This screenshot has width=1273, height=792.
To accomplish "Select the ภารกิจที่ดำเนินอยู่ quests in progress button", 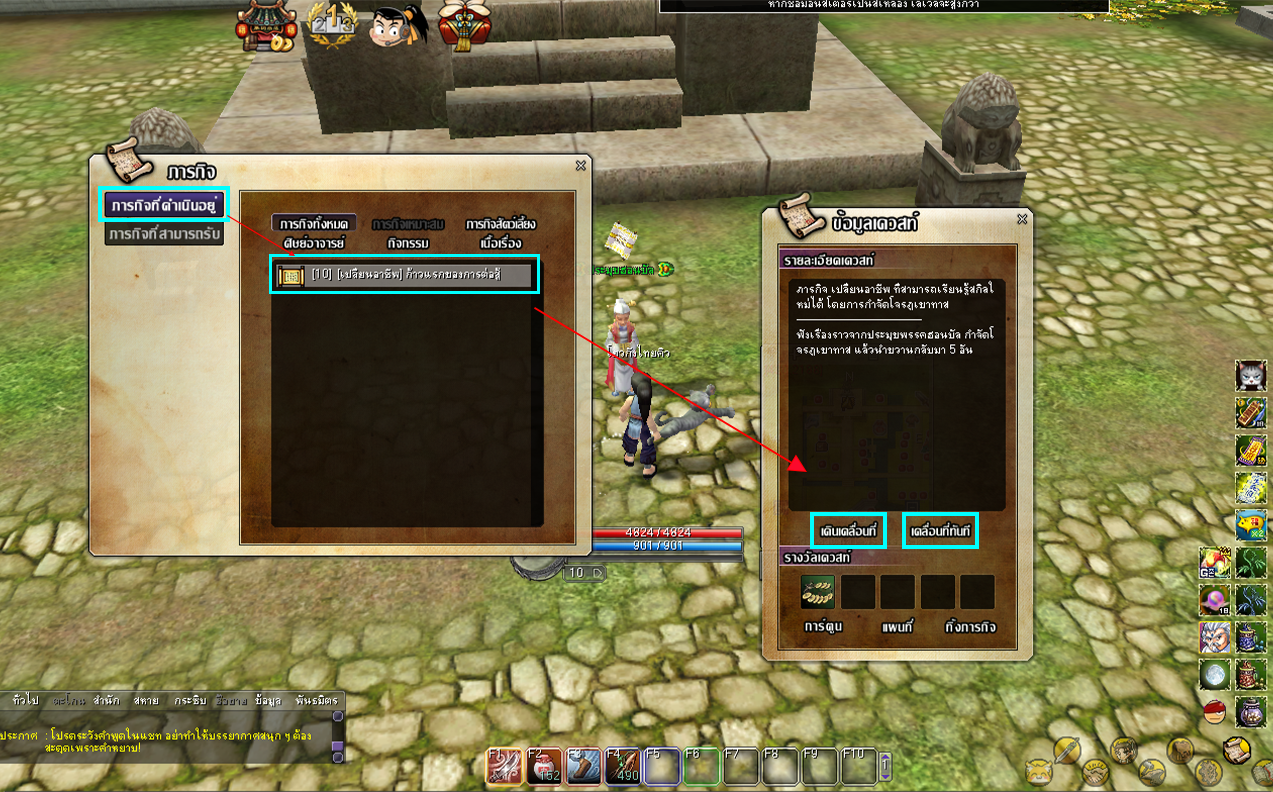I will click(x=164, y=205).
